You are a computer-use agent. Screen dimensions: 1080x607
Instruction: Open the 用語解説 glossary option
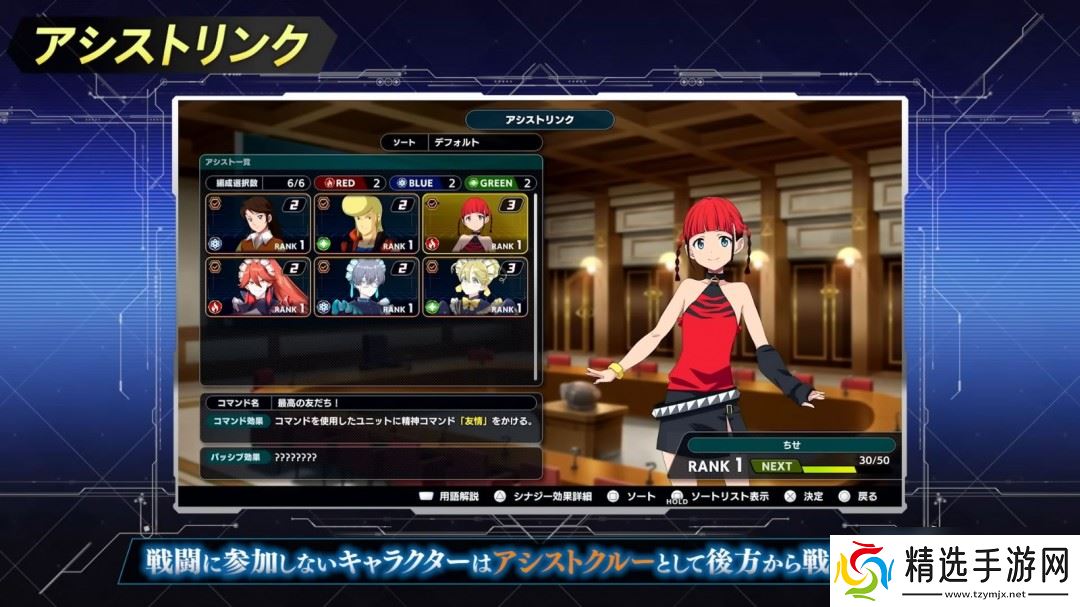coord(449,496)
